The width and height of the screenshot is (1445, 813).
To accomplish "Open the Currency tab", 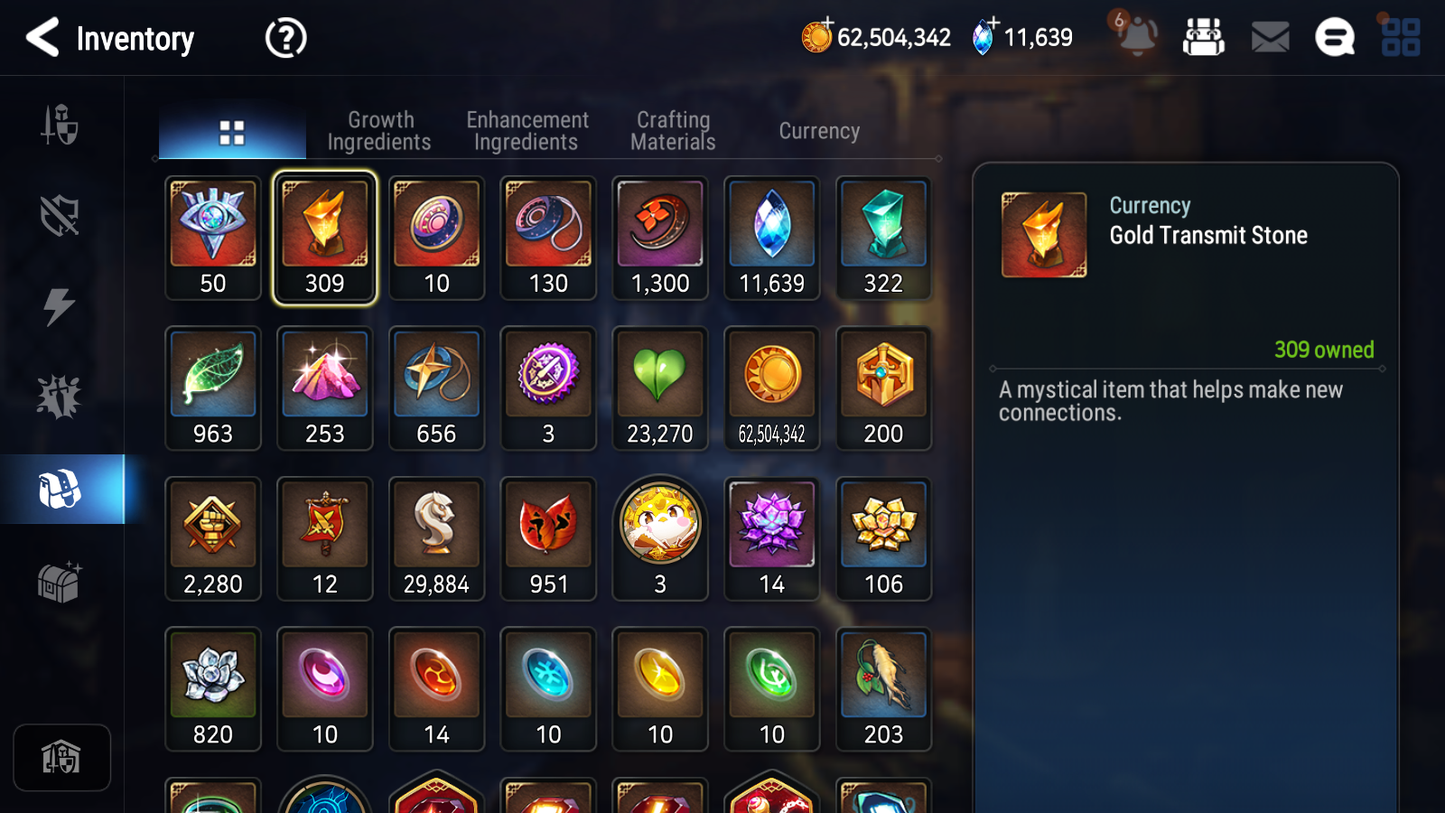I will click(818, 130).
